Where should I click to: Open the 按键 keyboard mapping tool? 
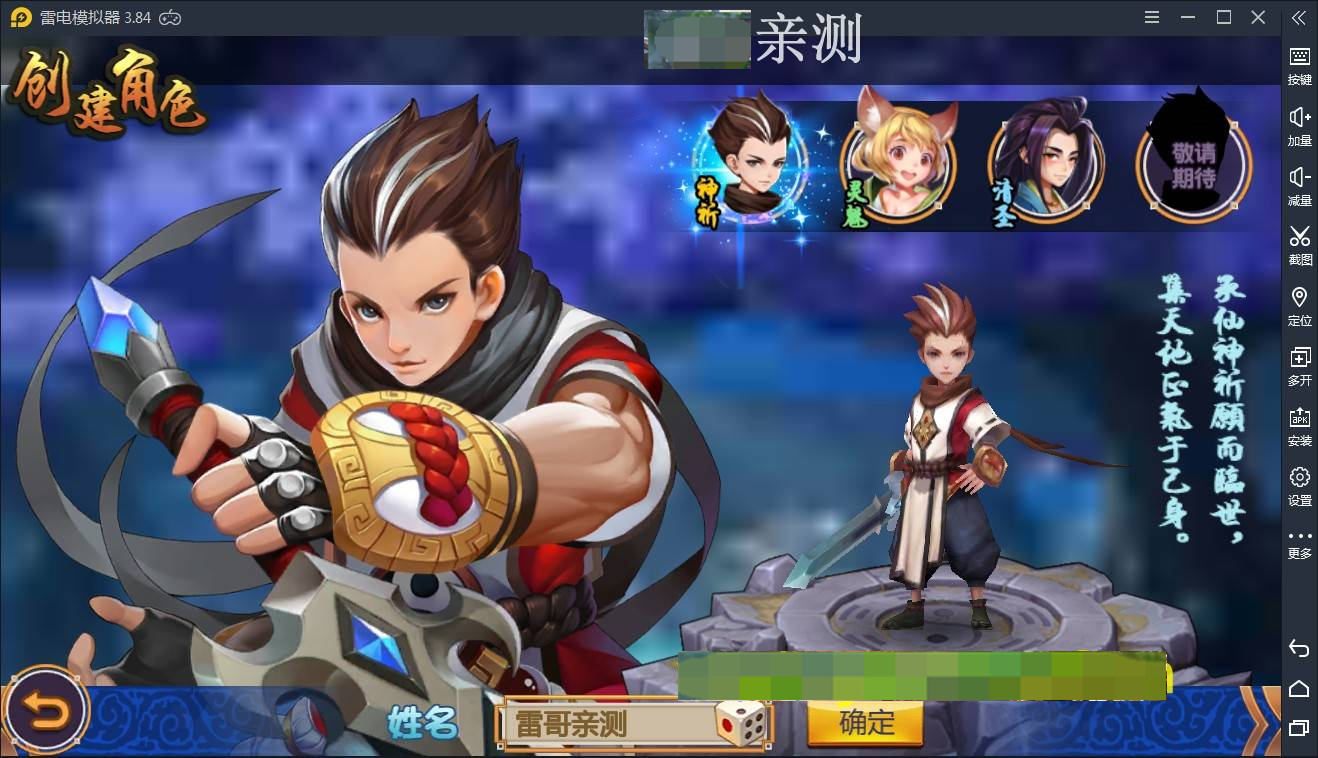click(1299, 65)
